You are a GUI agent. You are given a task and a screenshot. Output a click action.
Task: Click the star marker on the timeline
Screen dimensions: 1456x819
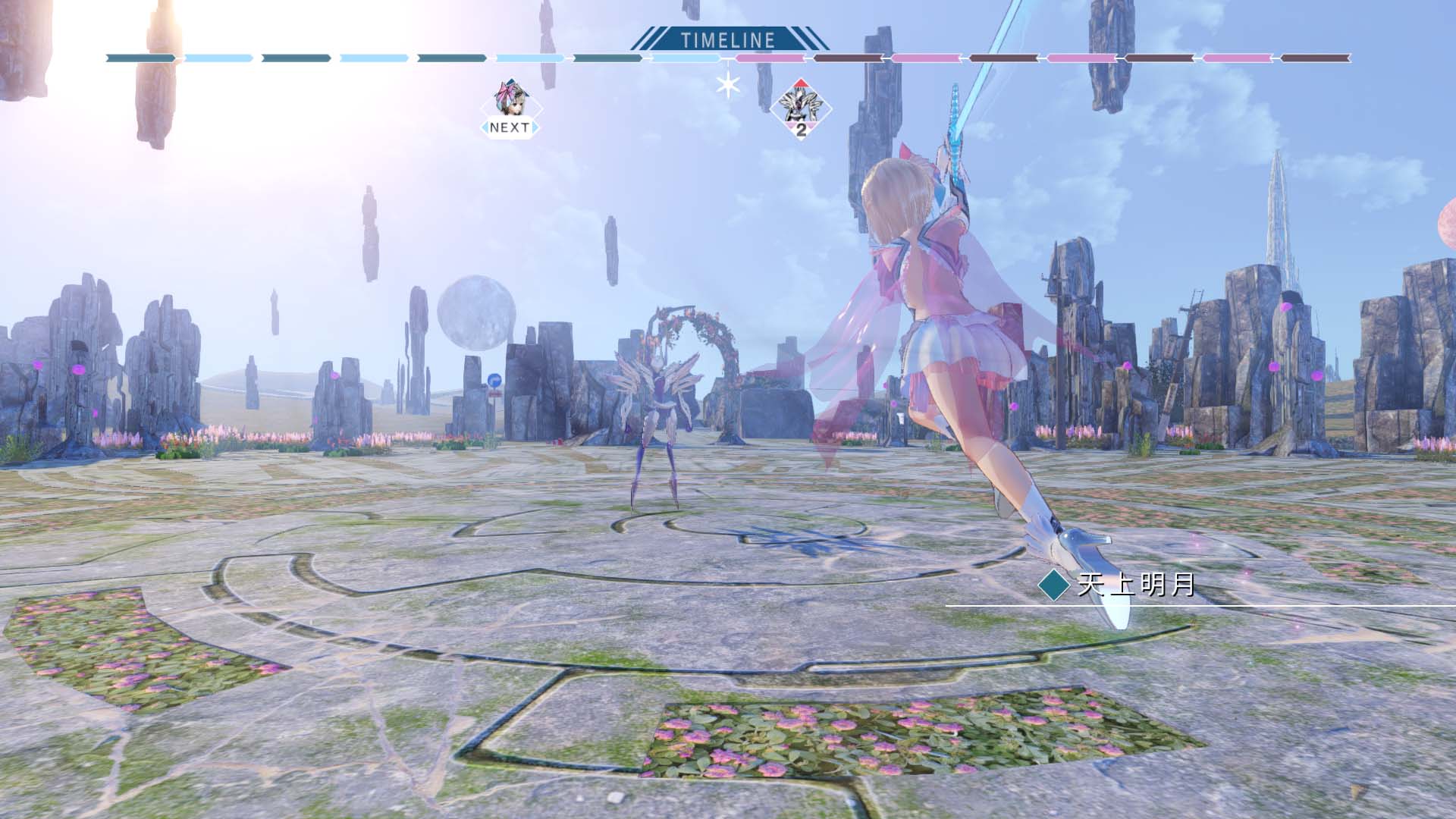[729, 84]
